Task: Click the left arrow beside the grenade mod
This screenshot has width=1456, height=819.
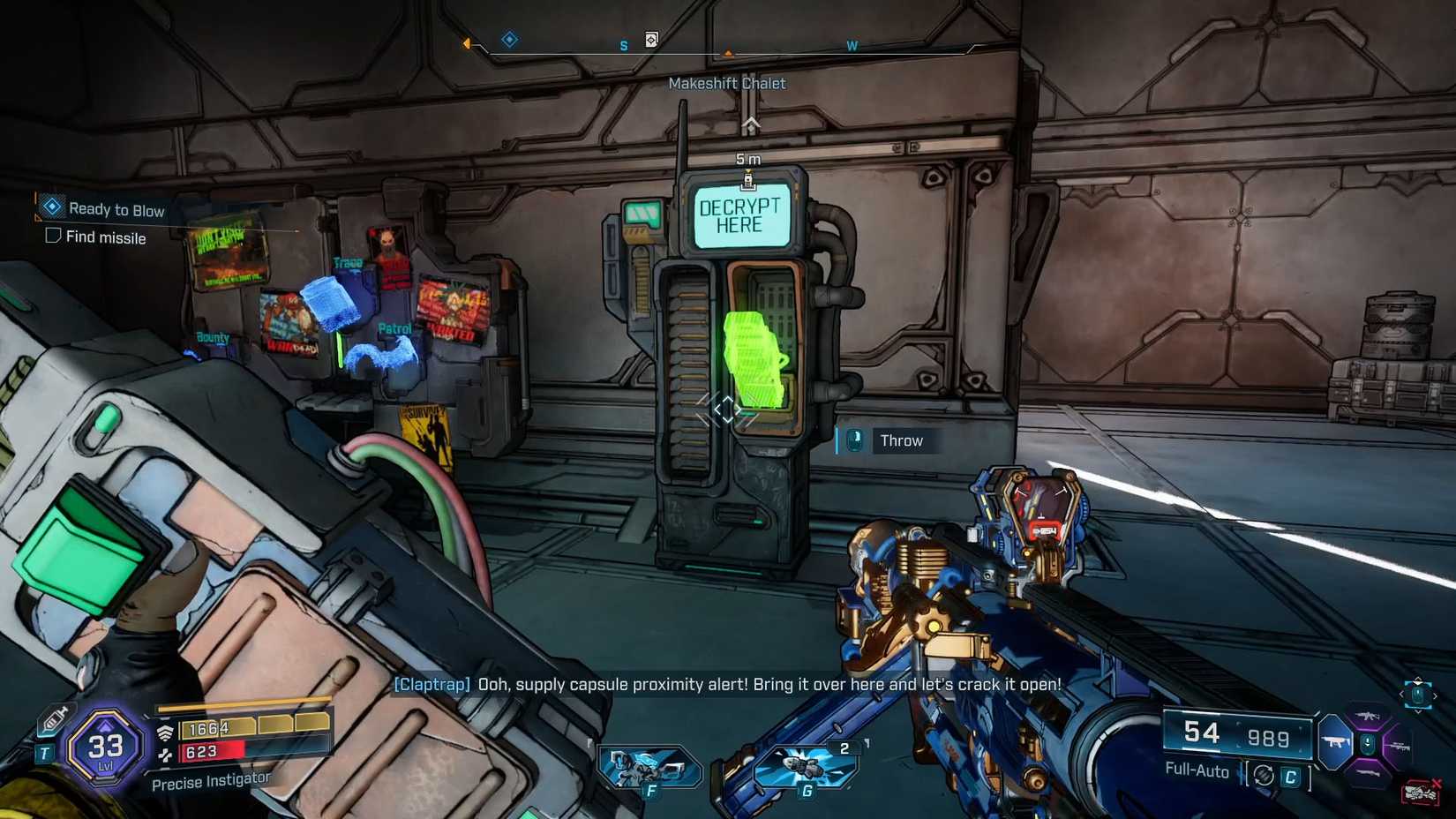Action: (1401, 695)
